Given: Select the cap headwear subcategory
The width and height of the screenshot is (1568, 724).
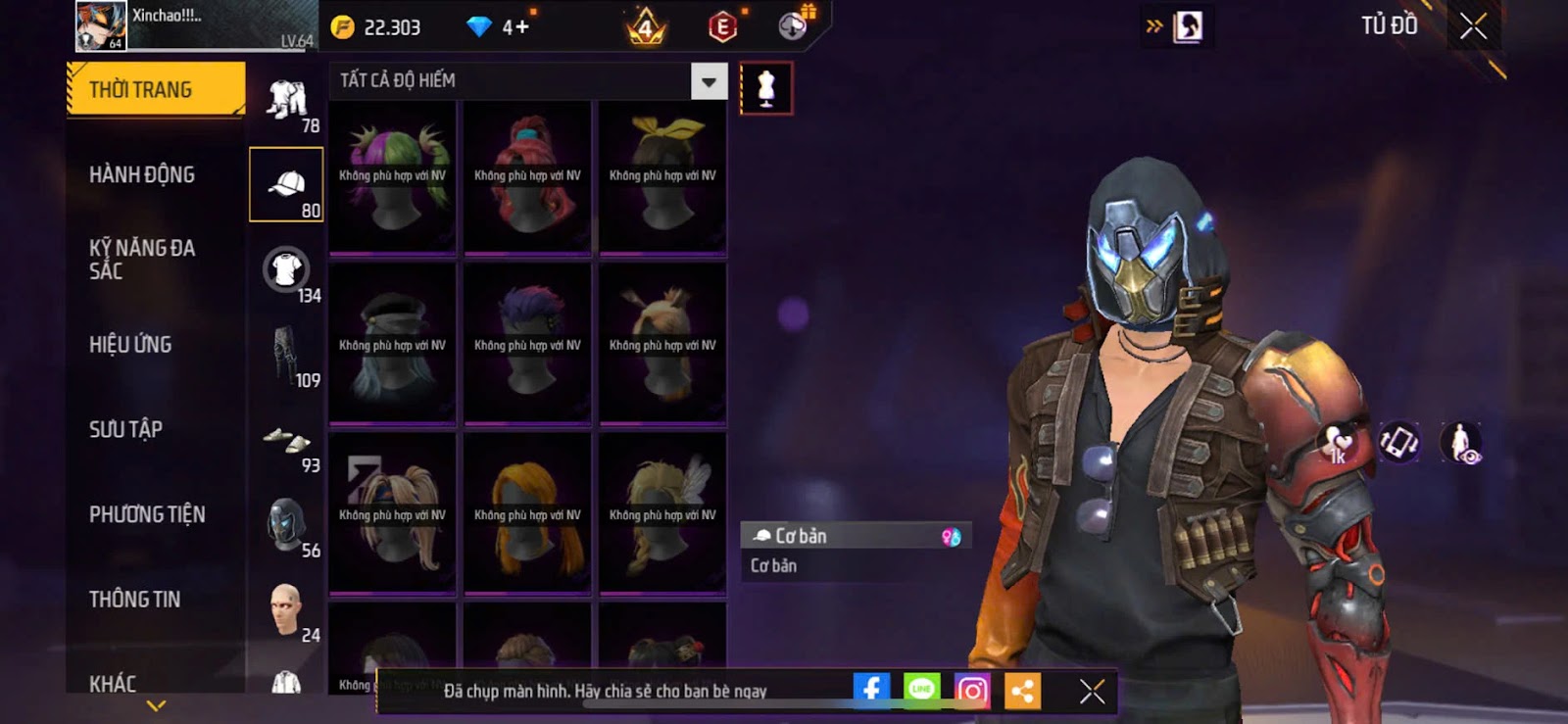Looking at the screenshot, I should point(286,184).
